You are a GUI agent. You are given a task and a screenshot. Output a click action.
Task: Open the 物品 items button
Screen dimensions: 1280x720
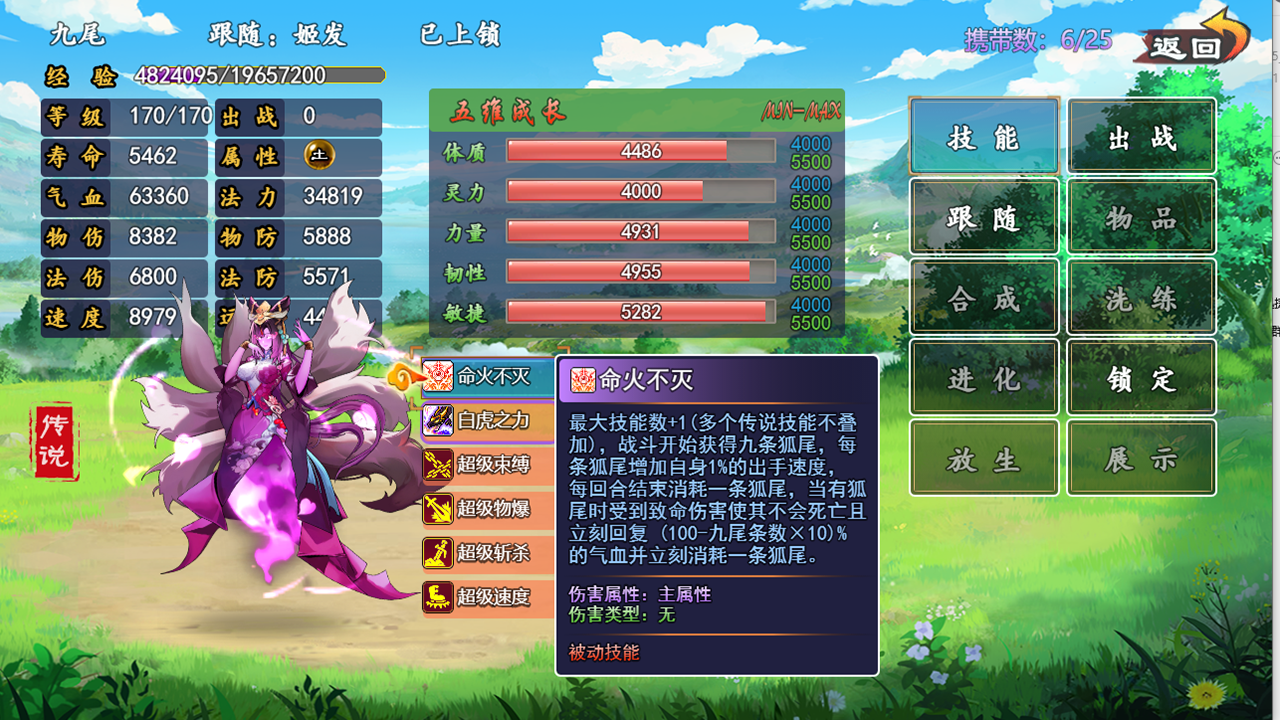tap(1141, 217)
